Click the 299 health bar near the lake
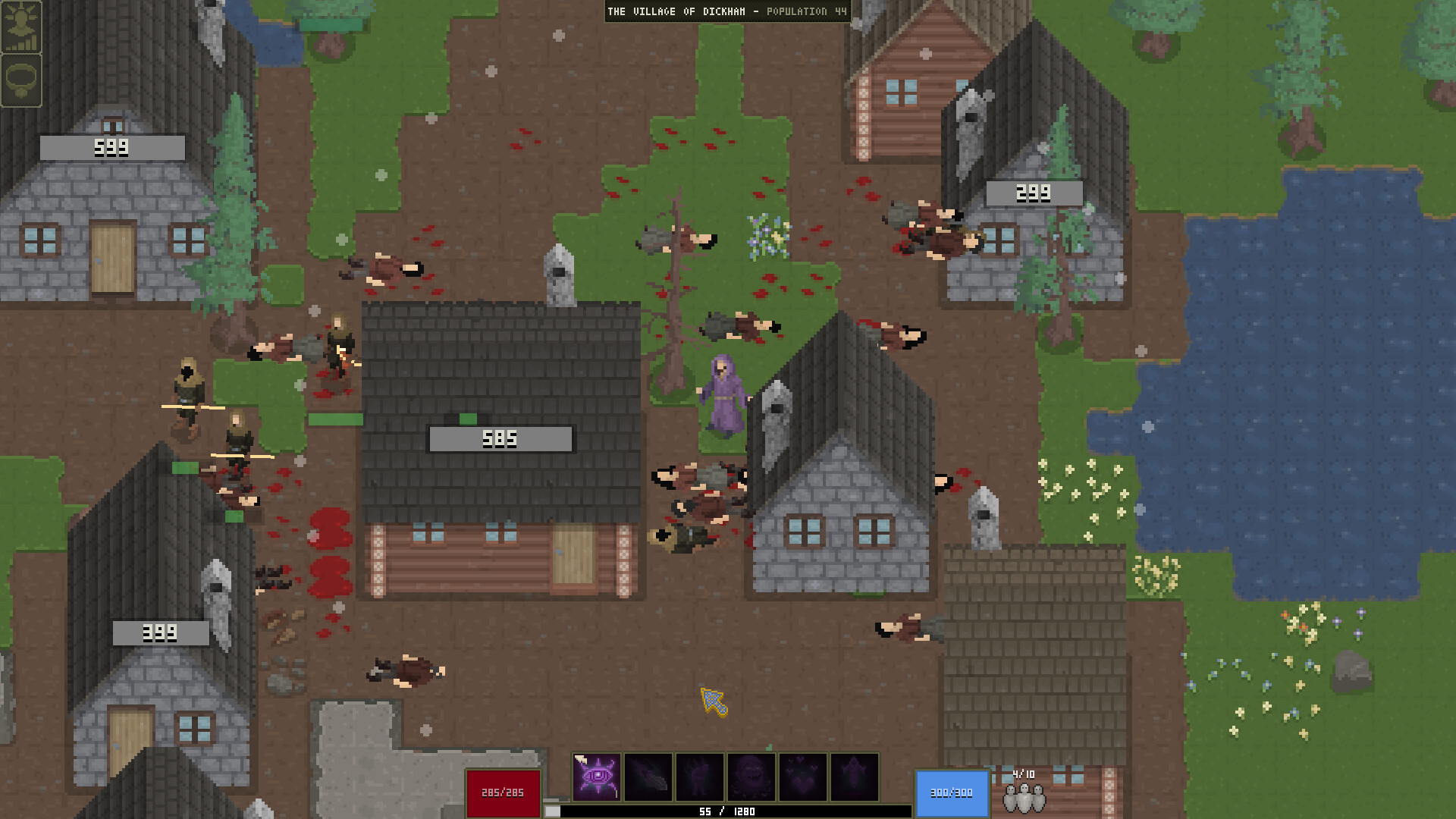This screenshot has width=1456, height=819. [x=1034, y=193]
